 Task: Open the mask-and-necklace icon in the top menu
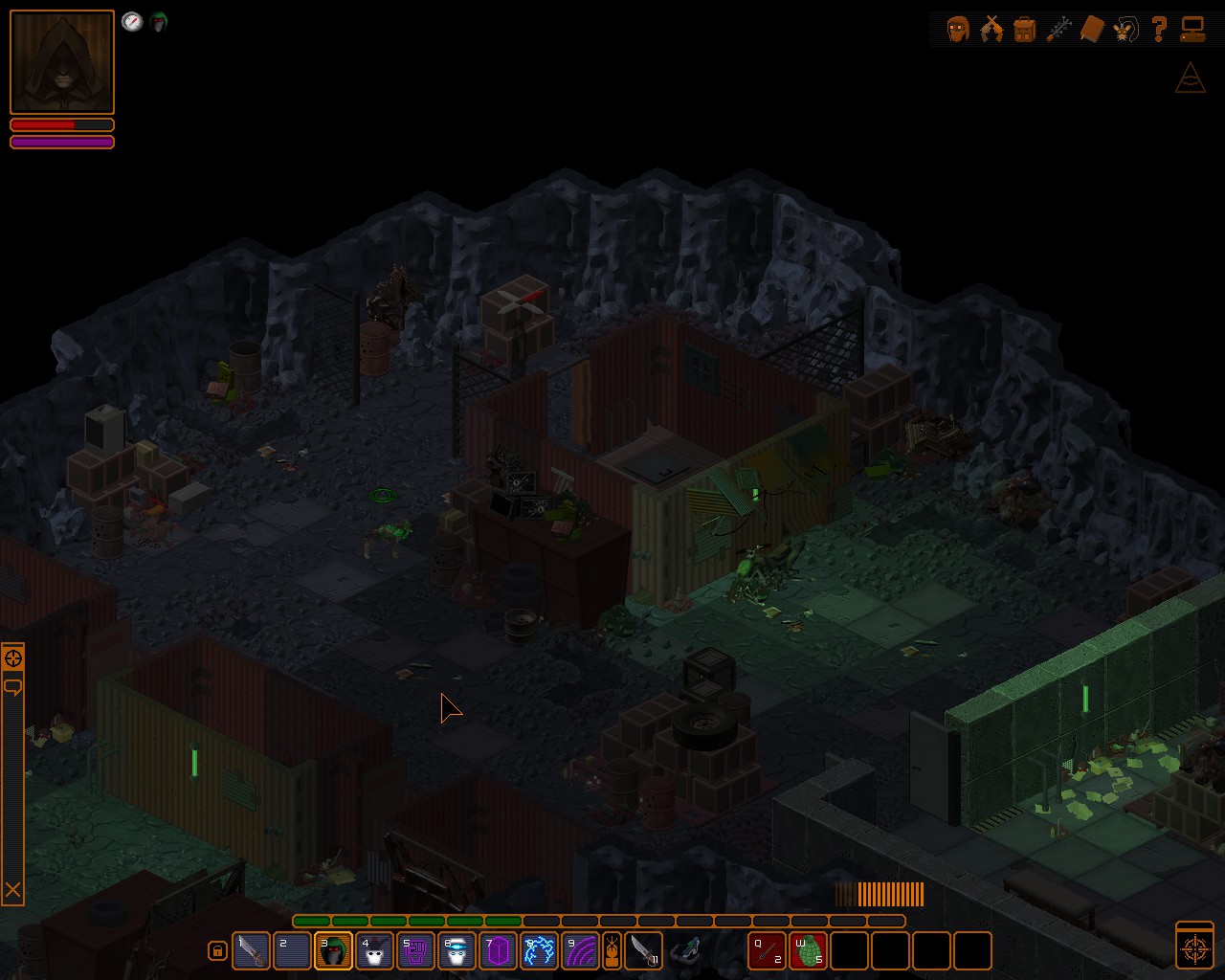tap(1125, 29)
